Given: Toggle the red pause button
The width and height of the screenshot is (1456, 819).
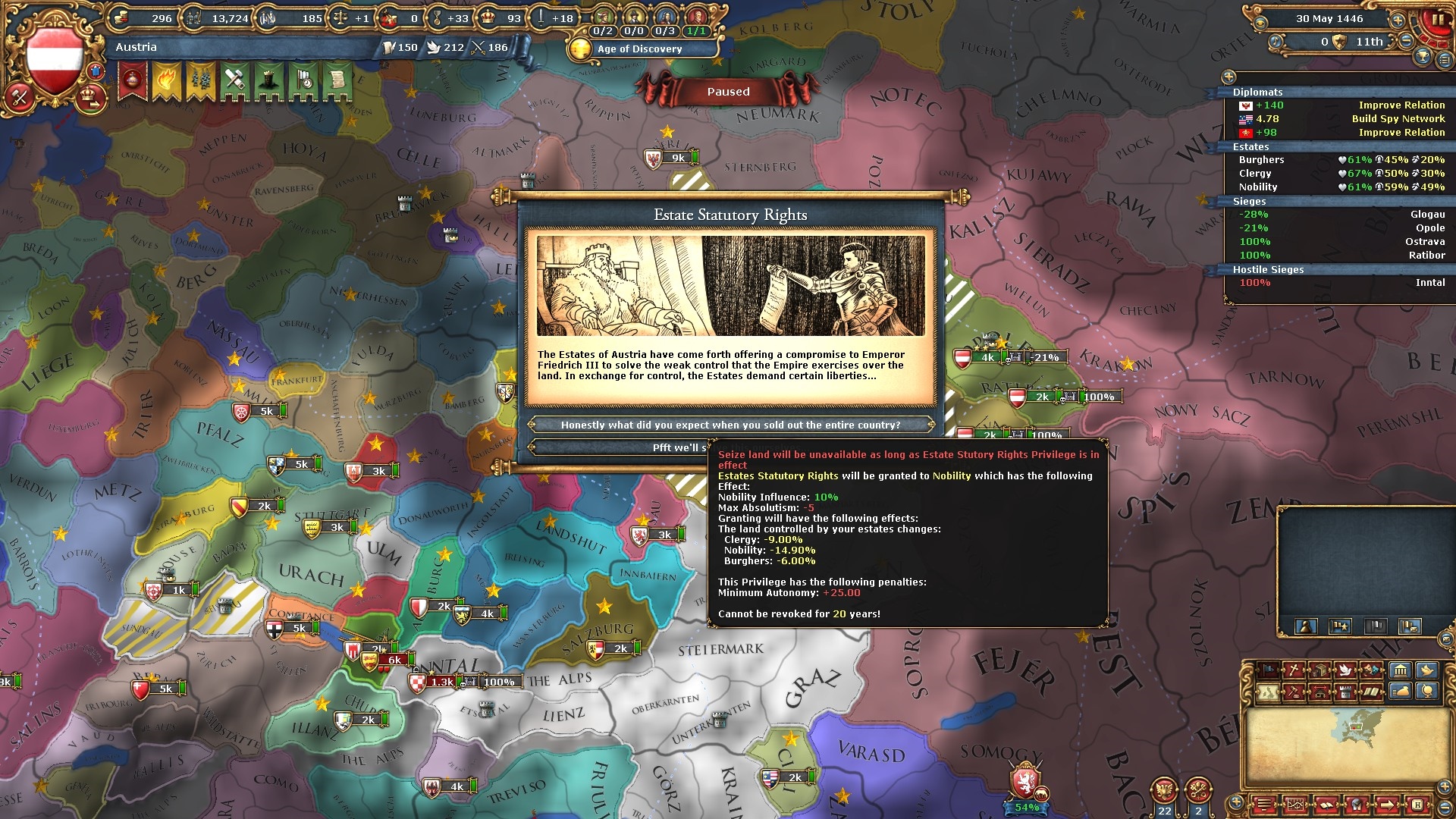Looking at the screenshot, I should click(1437, 20).
